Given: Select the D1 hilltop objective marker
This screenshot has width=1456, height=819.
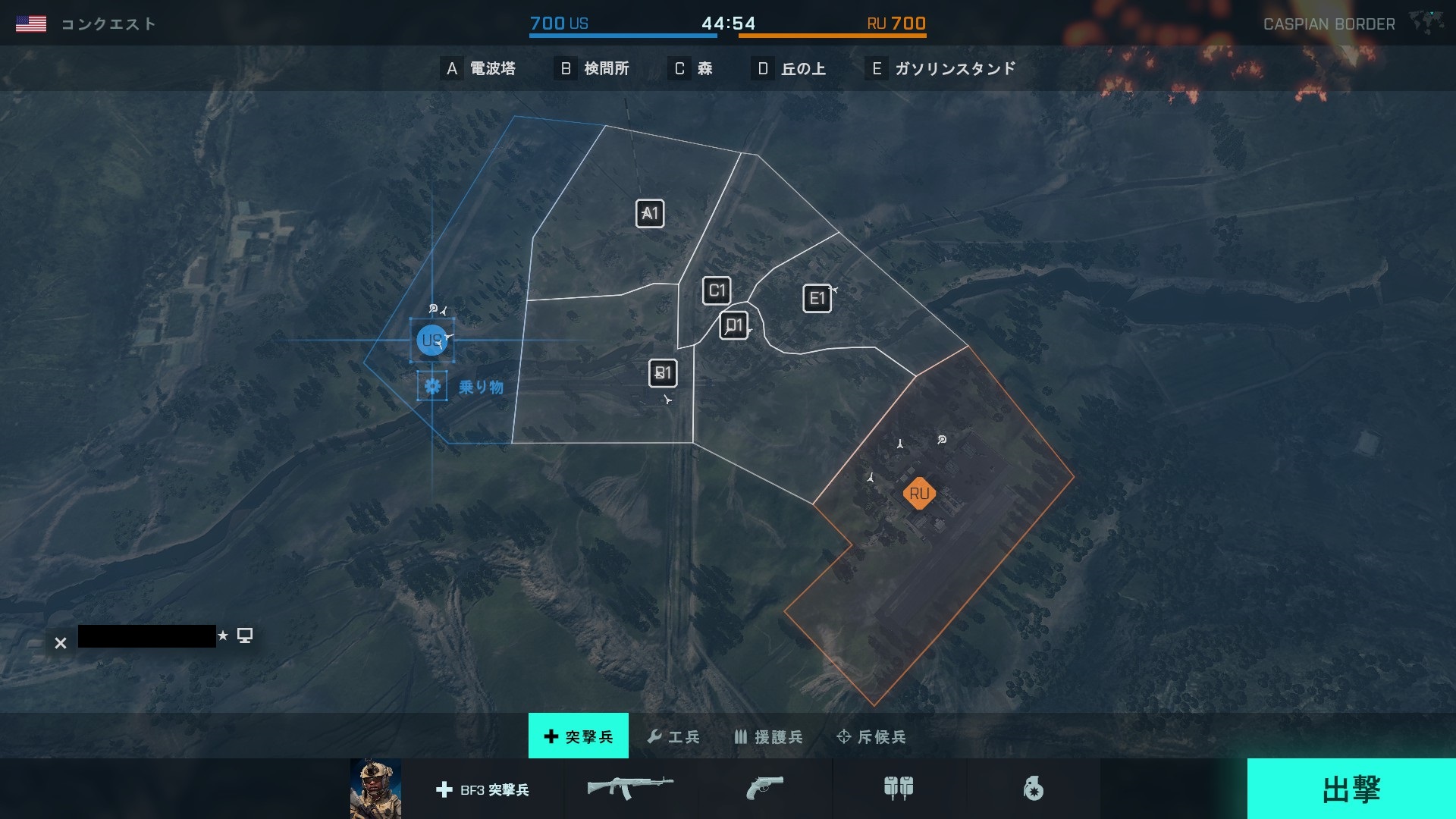Looking at the screenshot, I should [x=733, y=326].
